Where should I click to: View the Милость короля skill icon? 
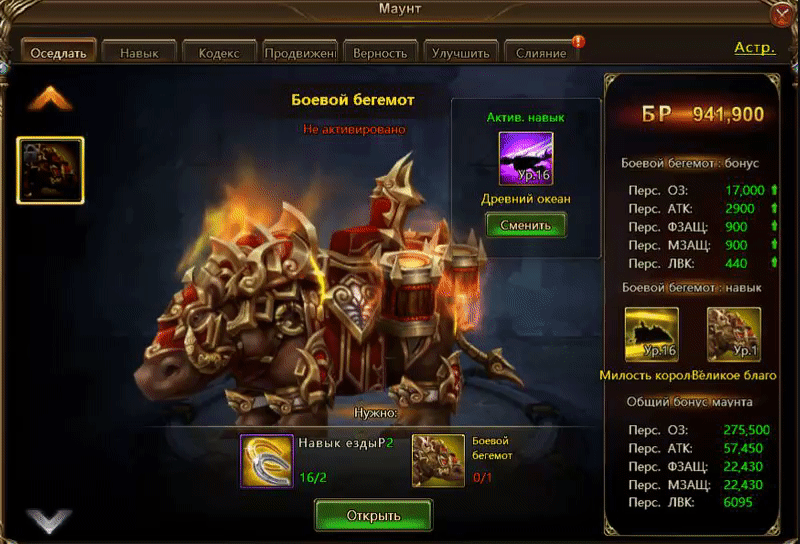[652, 334]
